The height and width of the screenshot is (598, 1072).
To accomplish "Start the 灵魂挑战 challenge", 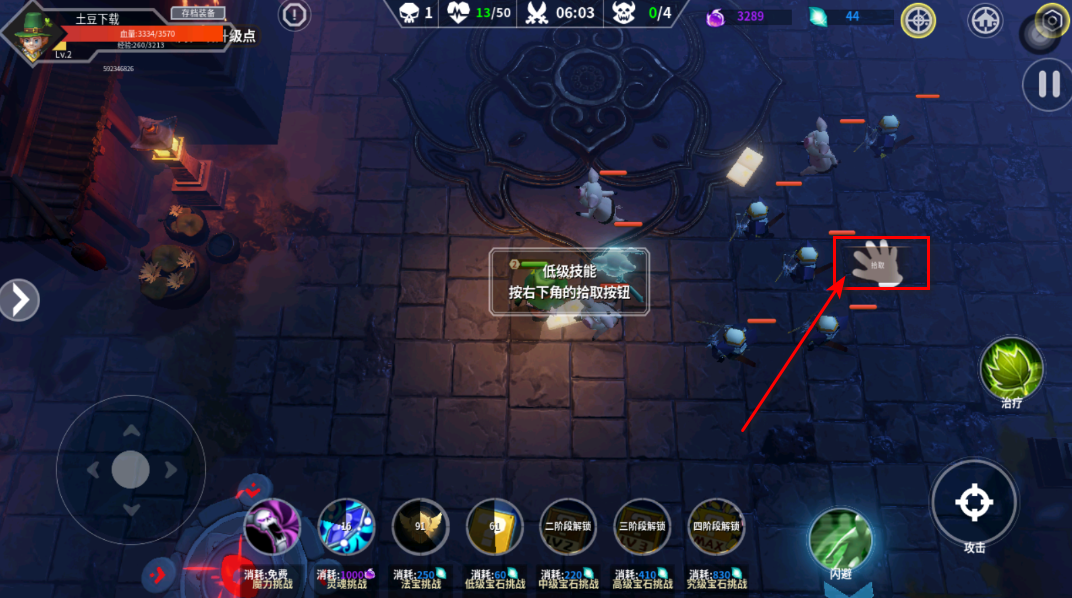I will 346,527.
